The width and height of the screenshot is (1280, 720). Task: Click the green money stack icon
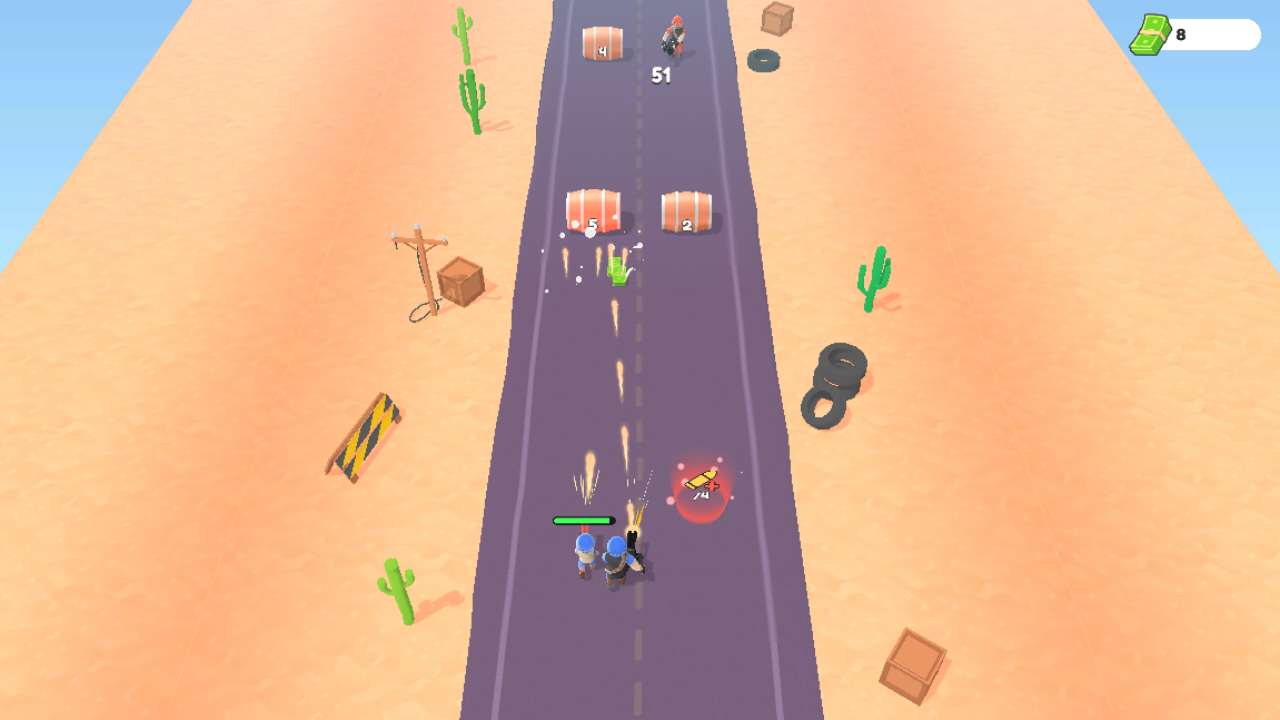(x=1148, y=33)
